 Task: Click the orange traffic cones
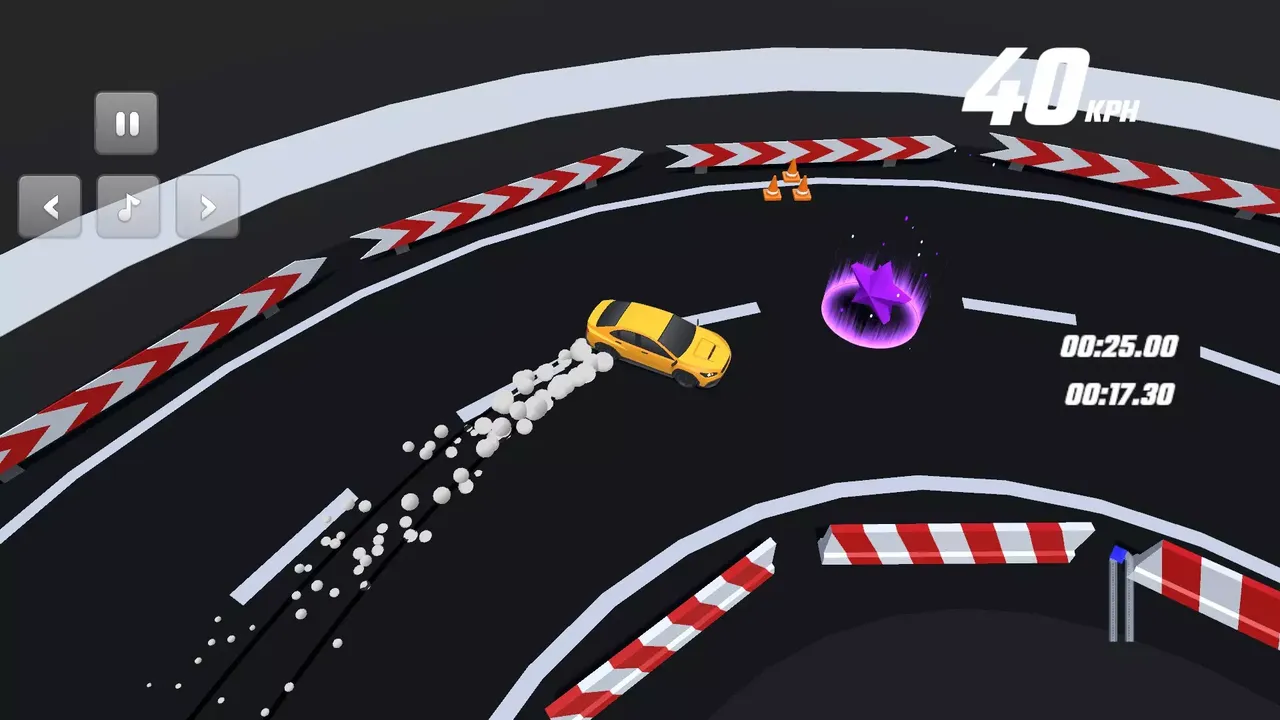[788, 185]
